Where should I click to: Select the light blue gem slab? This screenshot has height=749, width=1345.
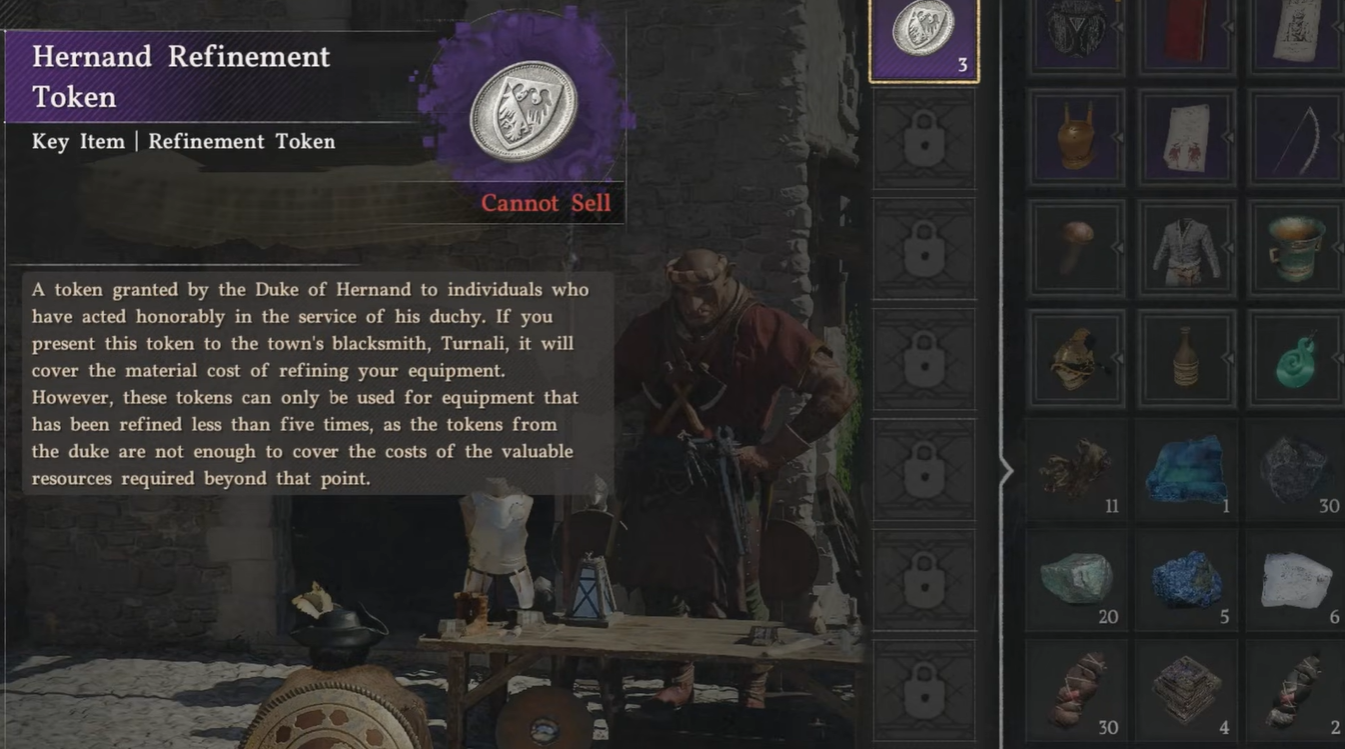(1186, 468)
